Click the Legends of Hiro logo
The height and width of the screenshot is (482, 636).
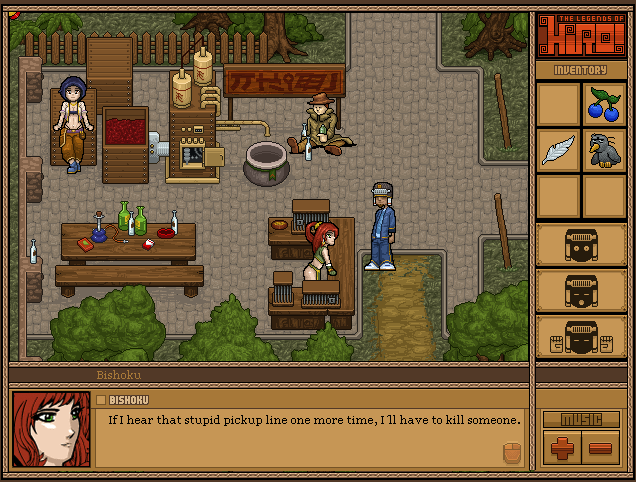pos(581,36)
